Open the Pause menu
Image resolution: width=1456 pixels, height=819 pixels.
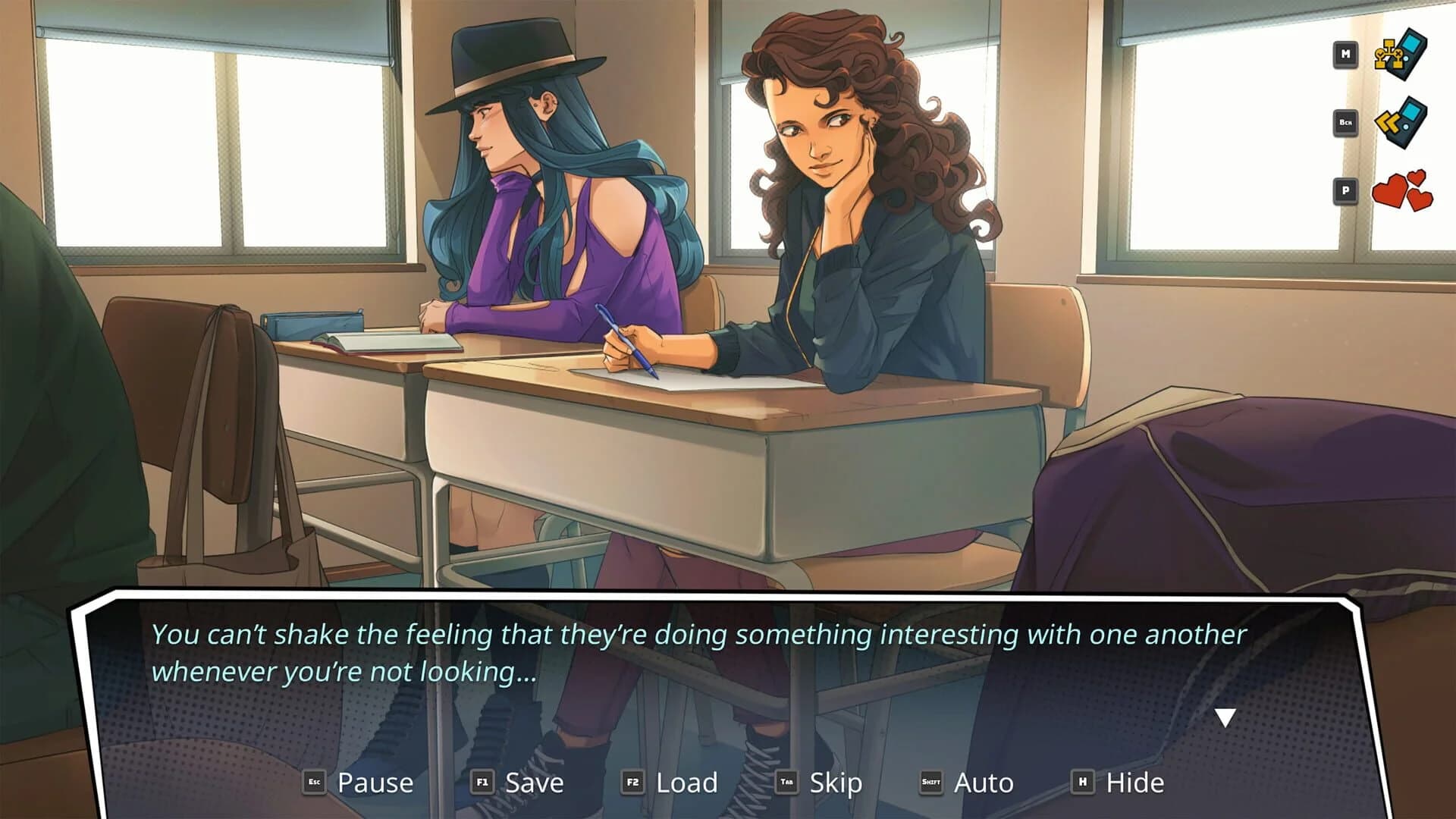click(x=376, y=782)
